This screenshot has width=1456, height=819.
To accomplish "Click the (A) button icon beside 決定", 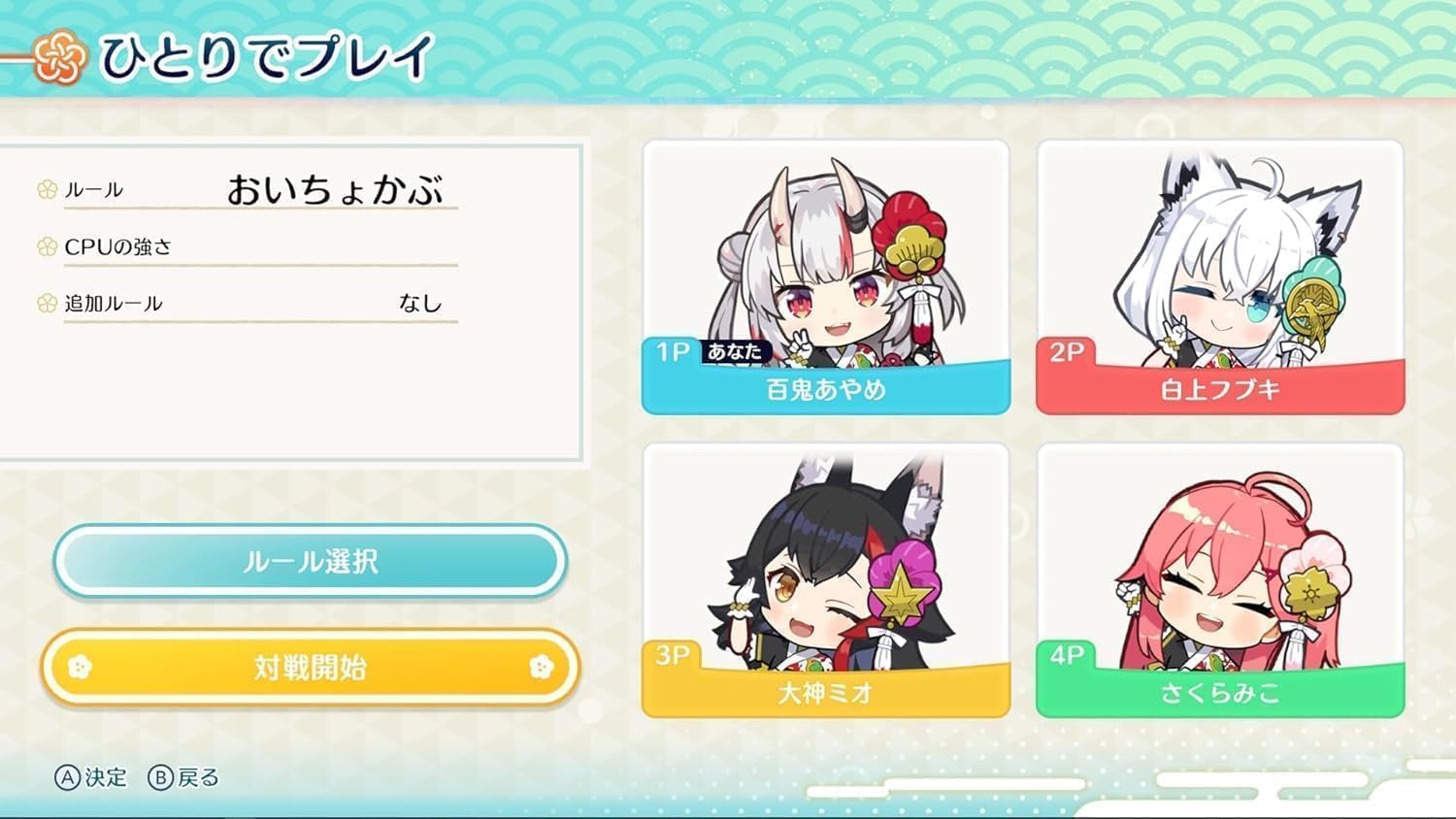I will (x=66, y=776).
